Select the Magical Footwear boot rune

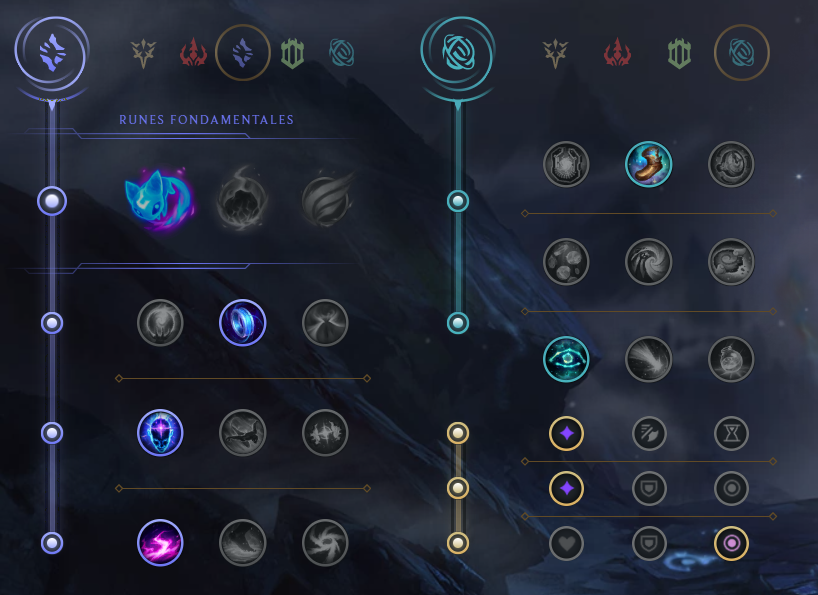pos(648,165)
